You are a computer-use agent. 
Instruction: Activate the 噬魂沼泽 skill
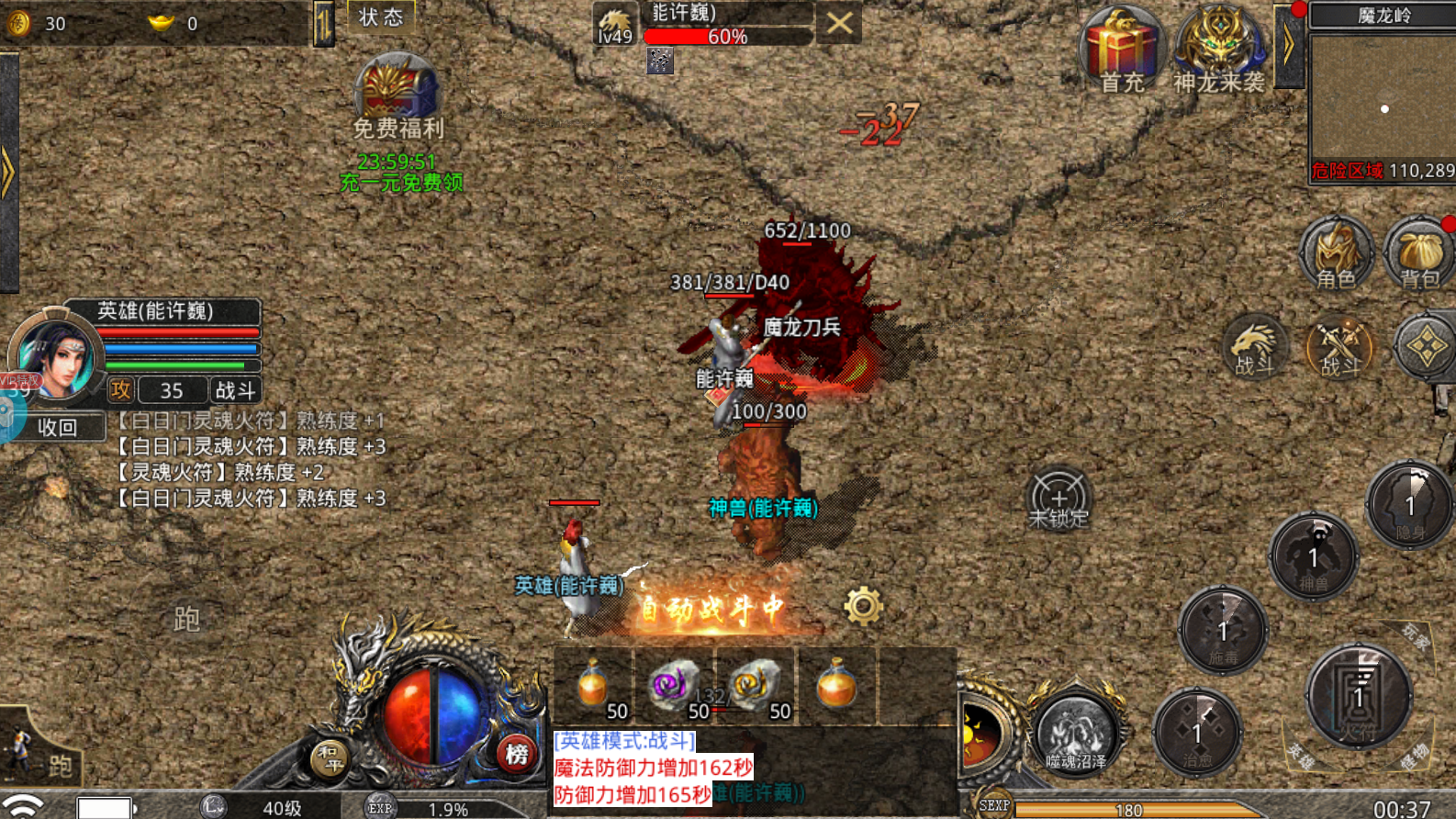coord(1076,734)
